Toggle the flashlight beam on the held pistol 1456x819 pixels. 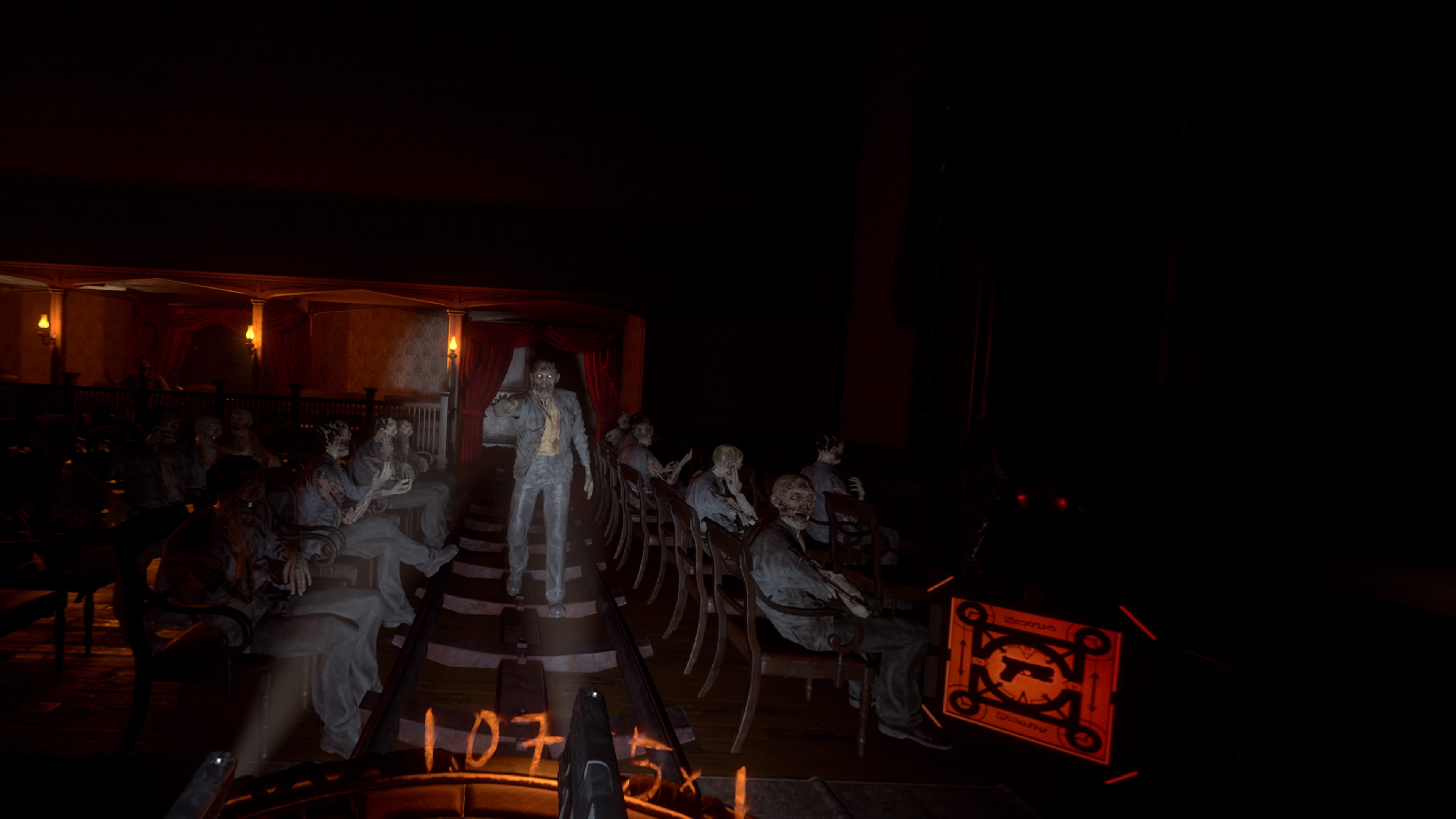(595, 695)
